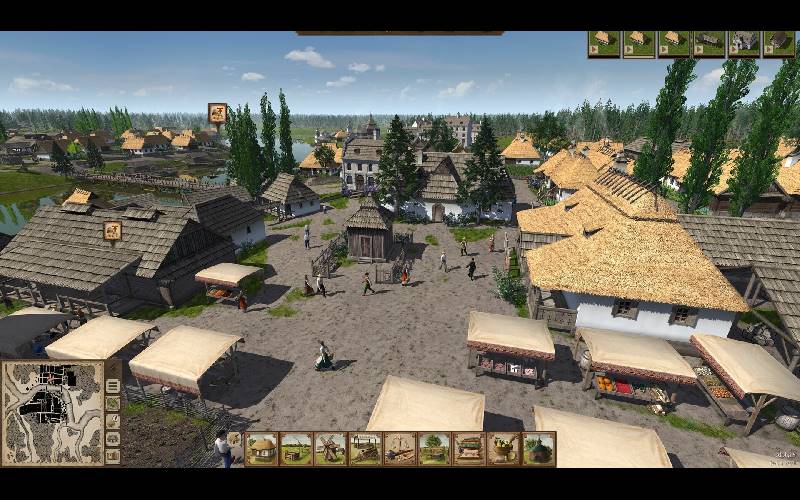Select the thatched cottage build category
The width and height of the screenshot is (800, 500).
coord(261,449)
